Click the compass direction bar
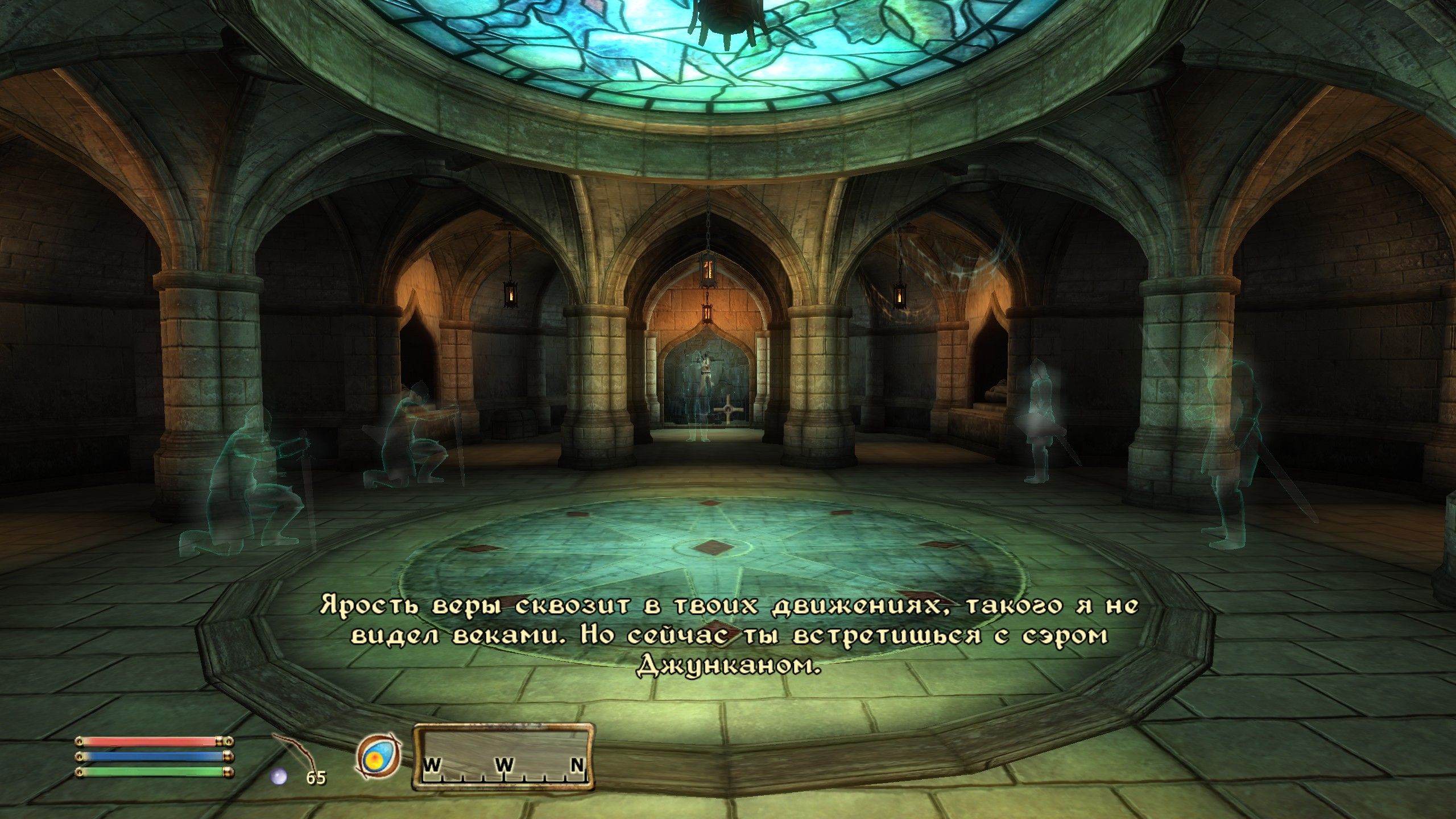 (503, 756)
